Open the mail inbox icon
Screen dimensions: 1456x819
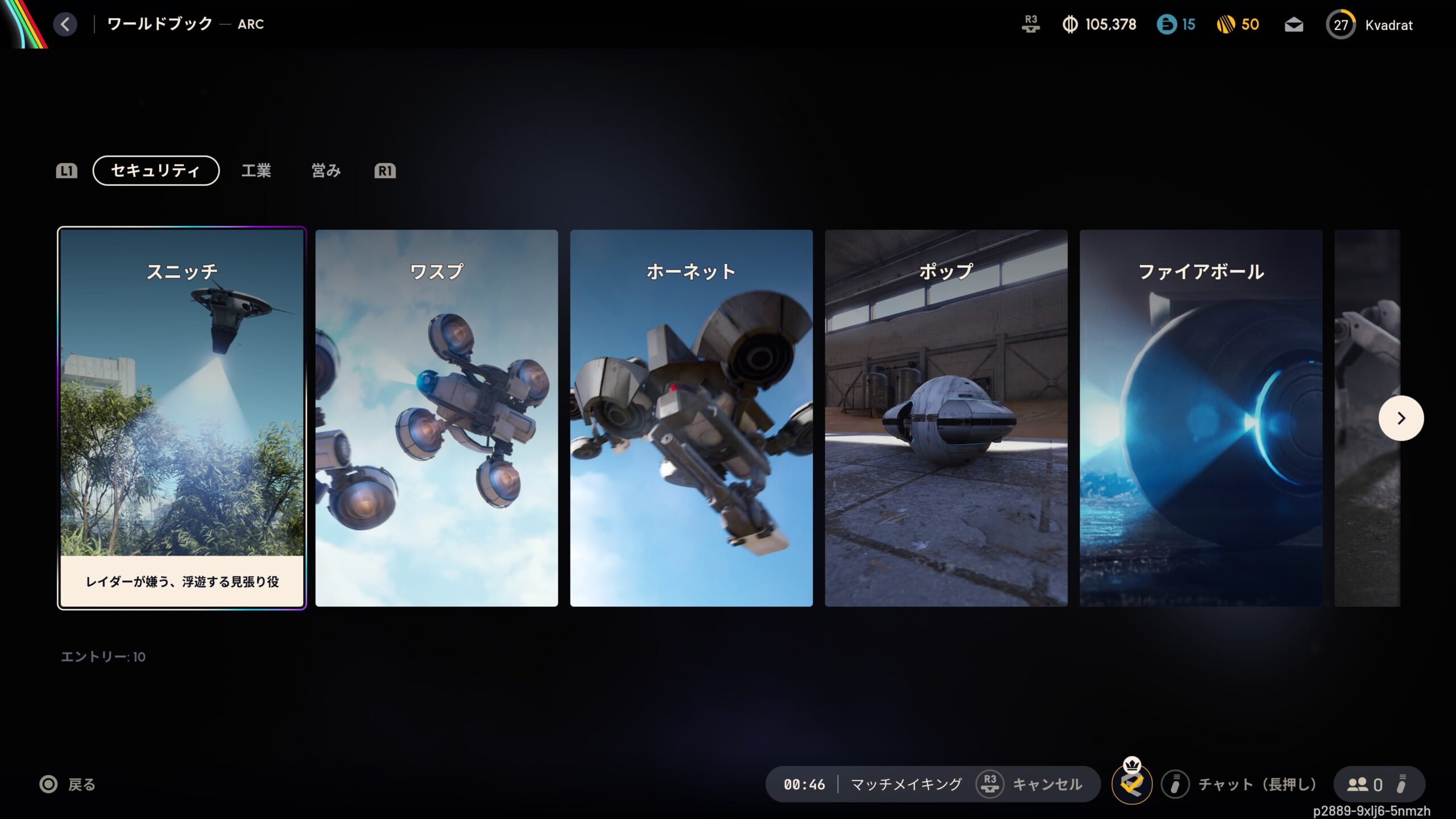[x=1294, y=25]
